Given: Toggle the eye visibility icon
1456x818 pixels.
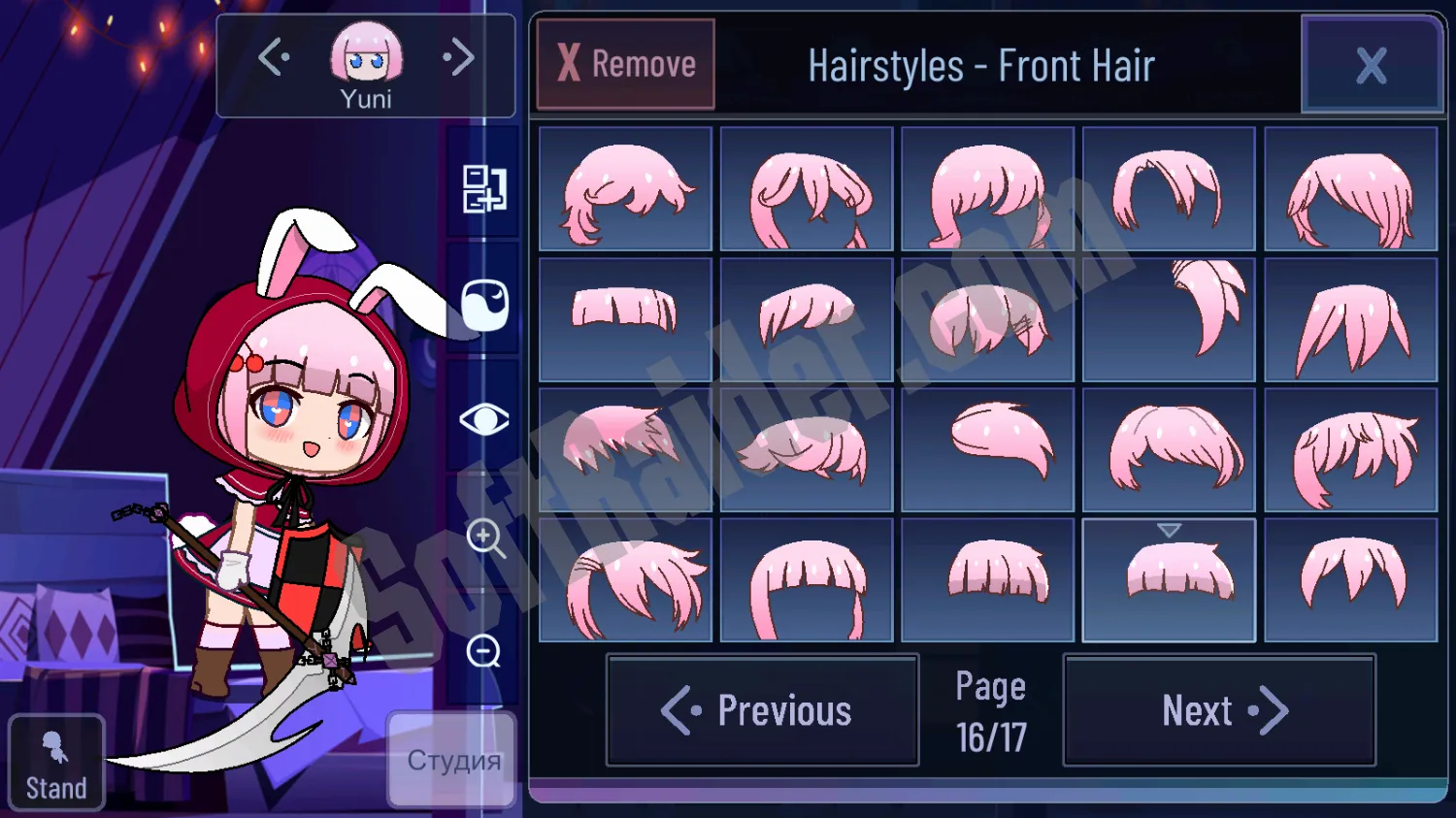Looking at the screenshot, I should [483, 419].
